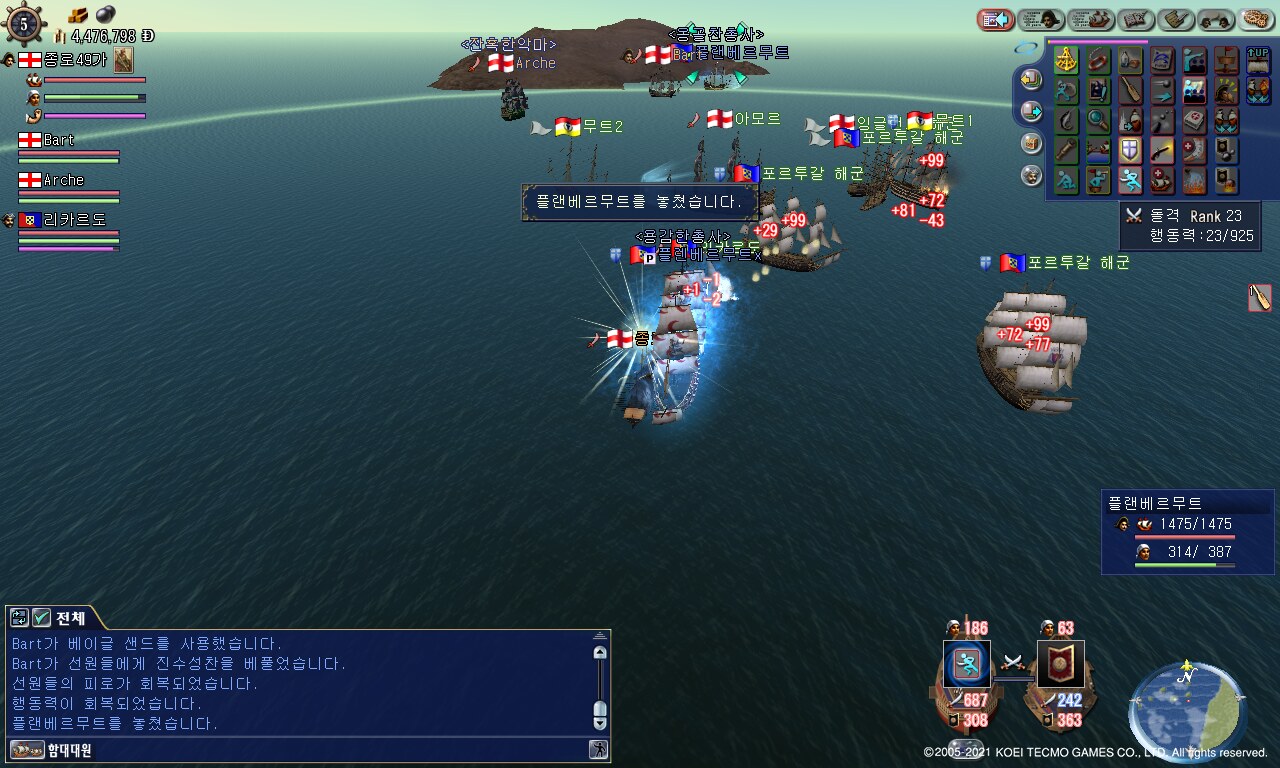Click the globe minimap
The height and width of the screenshot is (768, 1280).
[1185, 702]
